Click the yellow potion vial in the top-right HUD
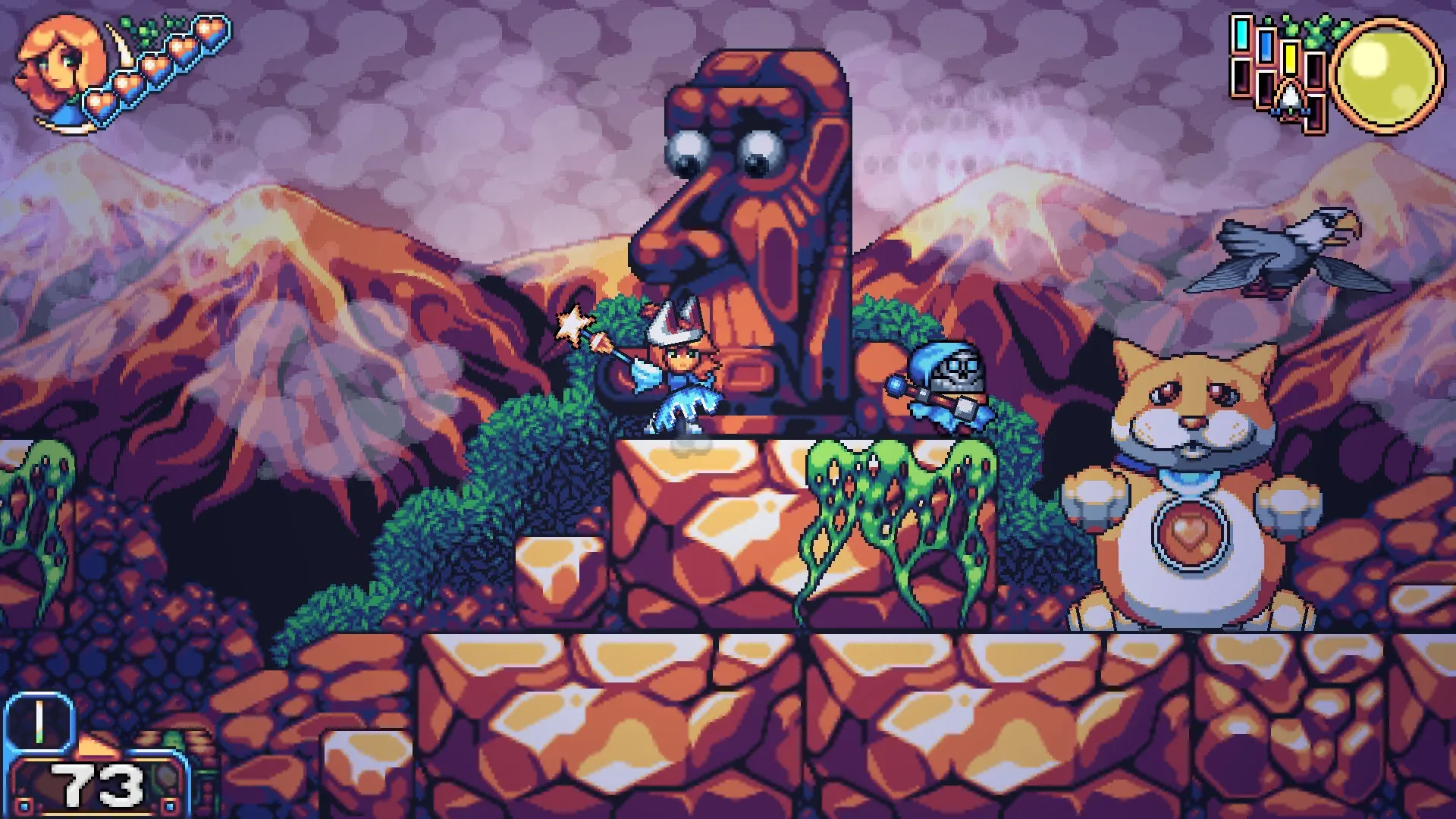Image resolution: width=1456 pixels, height=819 pixels. [x=1291, y=58]
